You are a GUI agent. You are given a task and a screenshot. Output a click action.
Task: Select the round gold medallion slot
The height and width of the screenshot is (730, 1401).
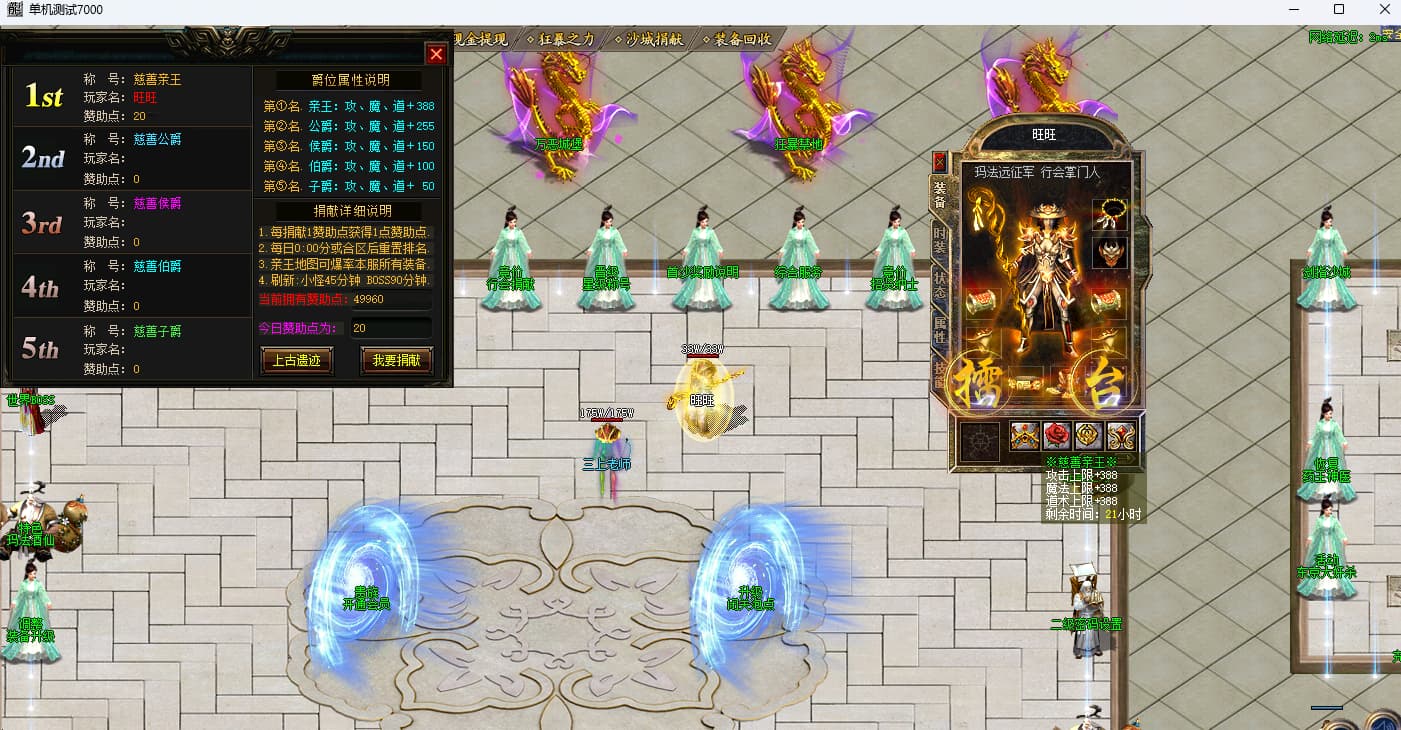[1089, 435]
